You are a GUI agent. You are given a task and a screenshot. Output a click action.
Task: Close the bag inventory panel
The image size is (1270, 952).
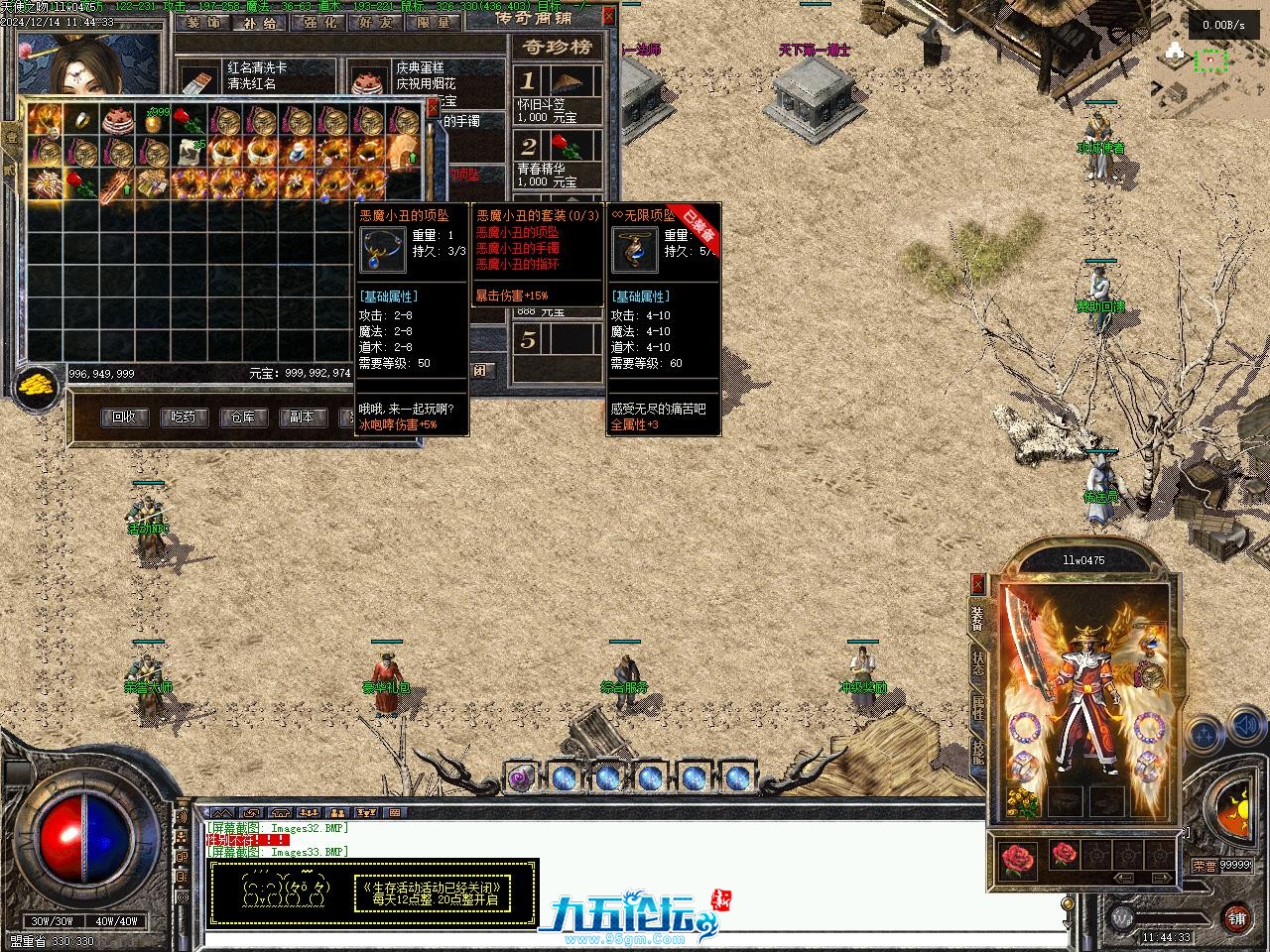(x=433, y=106)
